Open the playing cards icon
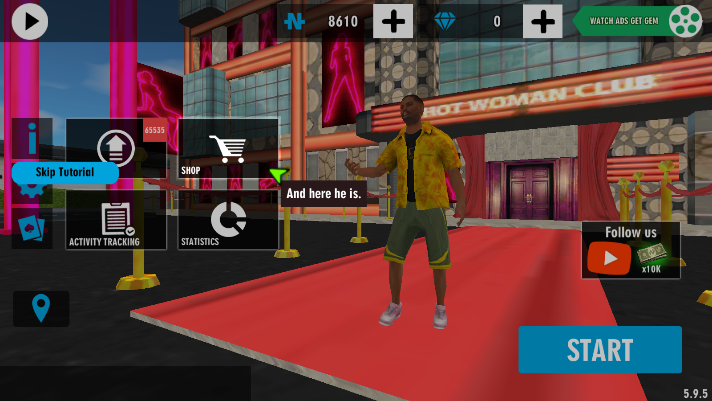 click(31, 229)
